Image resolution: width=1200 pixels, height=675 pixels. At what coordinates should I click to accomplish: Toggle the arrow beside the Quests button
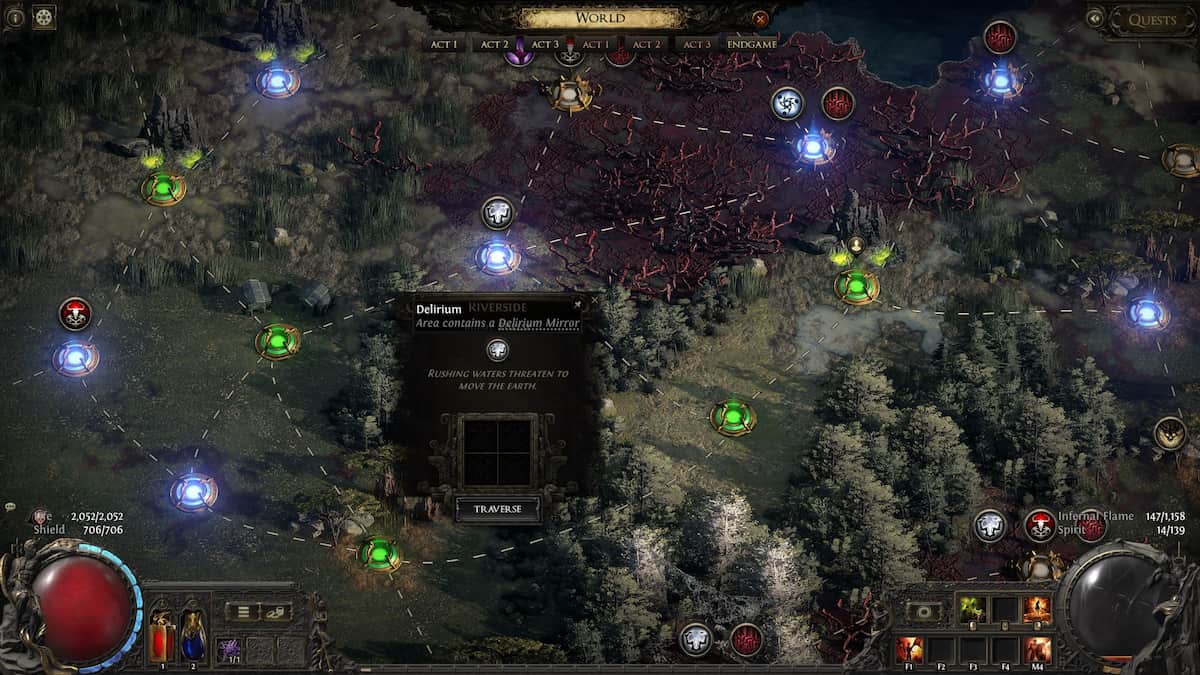coord(1096,17)
